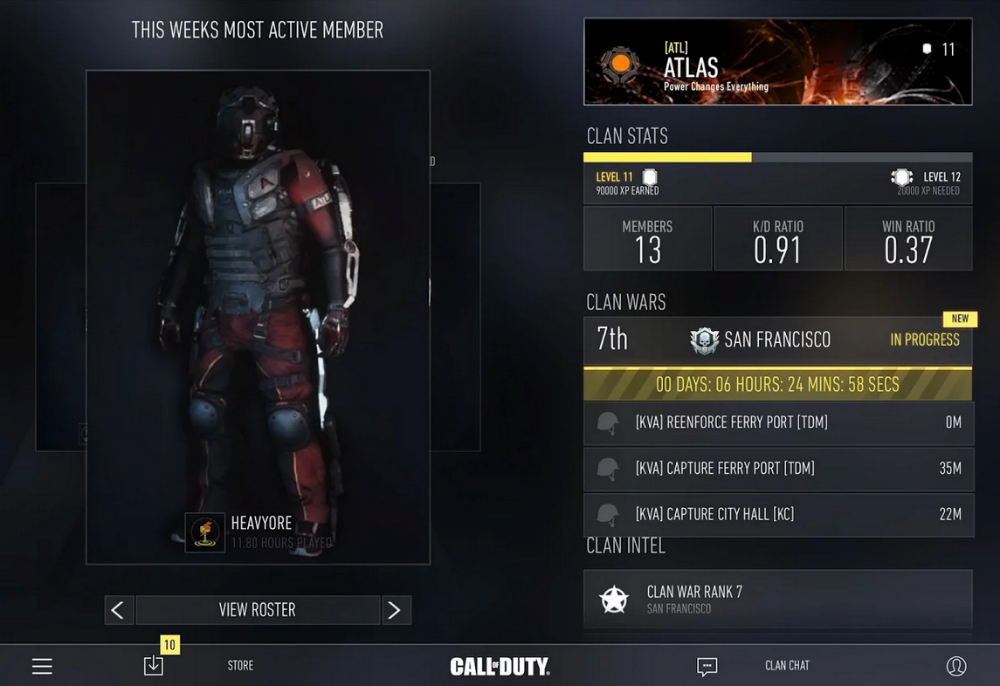Select HEAVYORE's soldier card
The height and width of the screenshot is (686, 1000).
tap(258, 316)
